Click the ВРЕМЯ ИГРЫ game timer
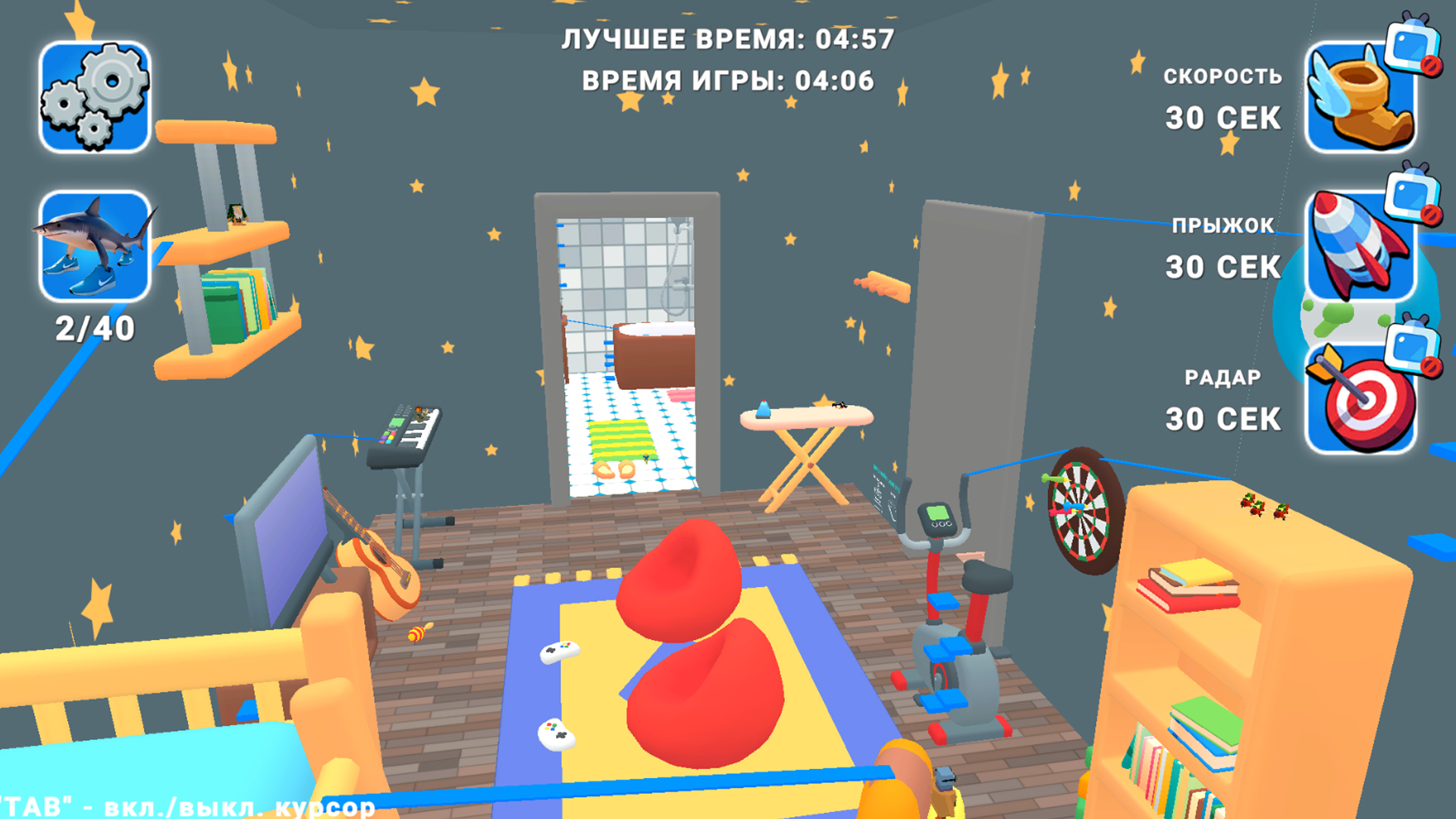Viewport: 1456px width, 819px height. pyautogui.click(x=728, y=78)
